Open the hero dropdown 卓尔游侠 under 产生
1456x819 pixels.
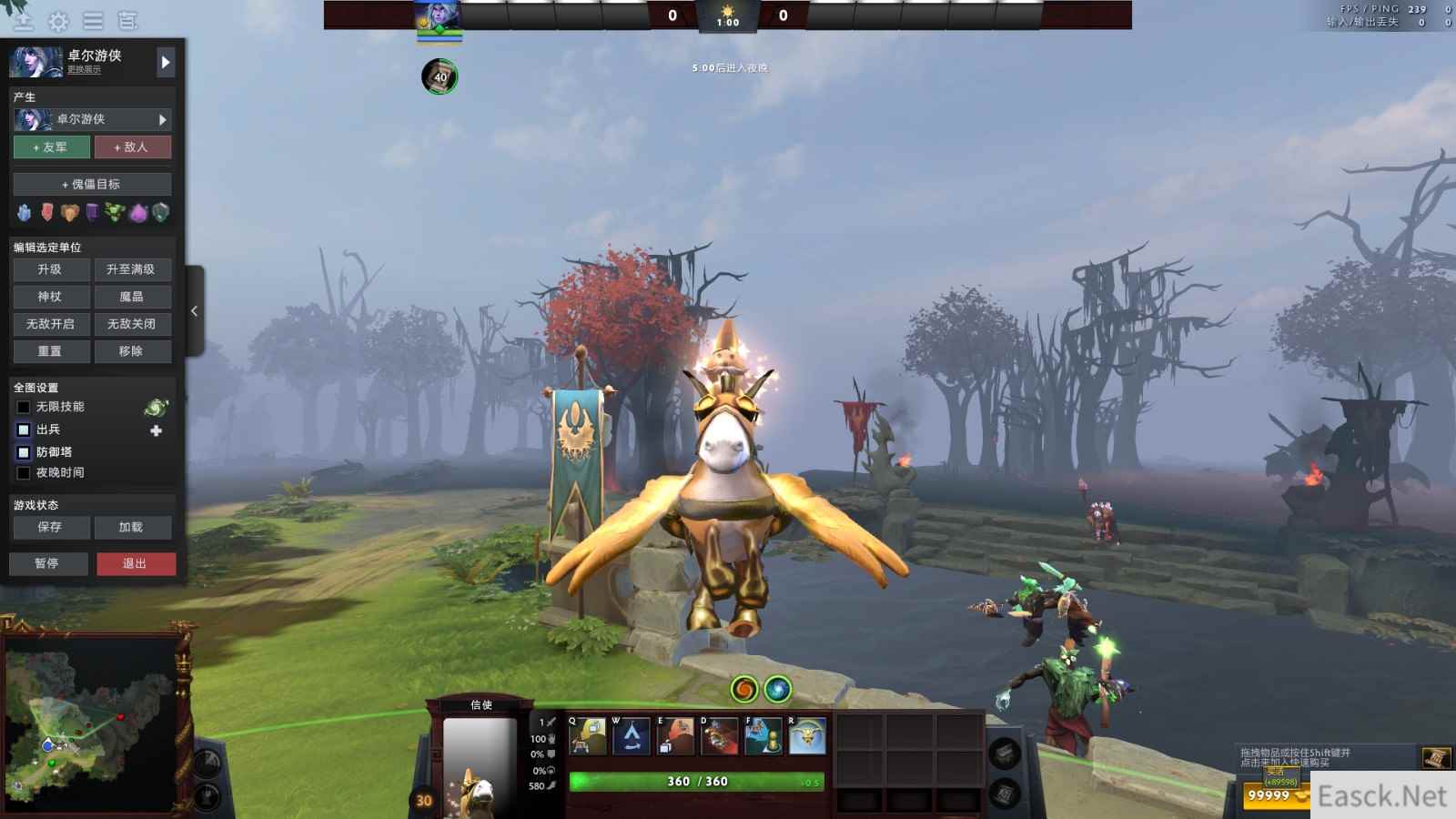(x=92, y=119)
